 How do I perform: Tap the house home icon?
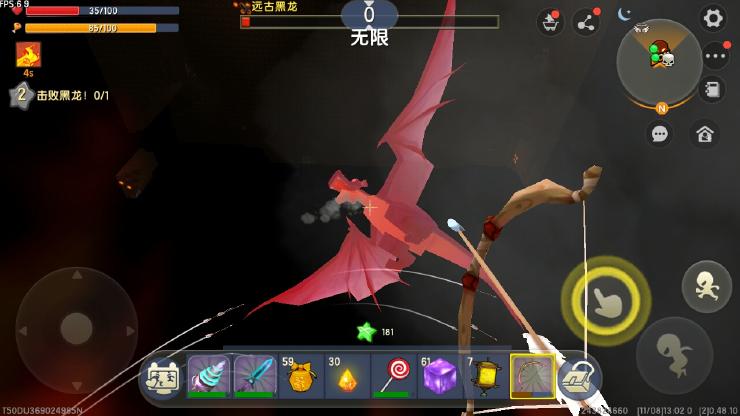(704, 132)
